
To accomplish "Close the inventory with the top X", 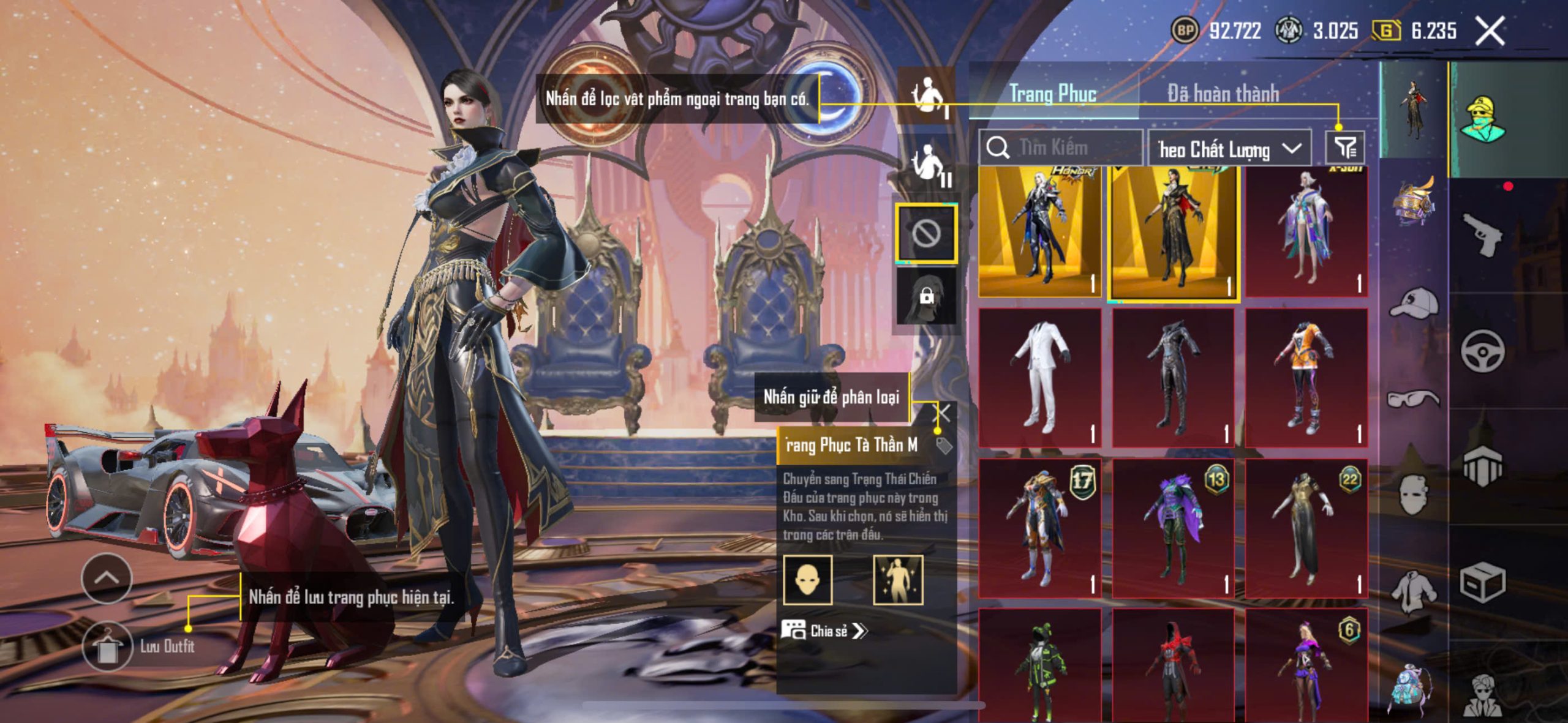I will click(x=1489, y=31).
